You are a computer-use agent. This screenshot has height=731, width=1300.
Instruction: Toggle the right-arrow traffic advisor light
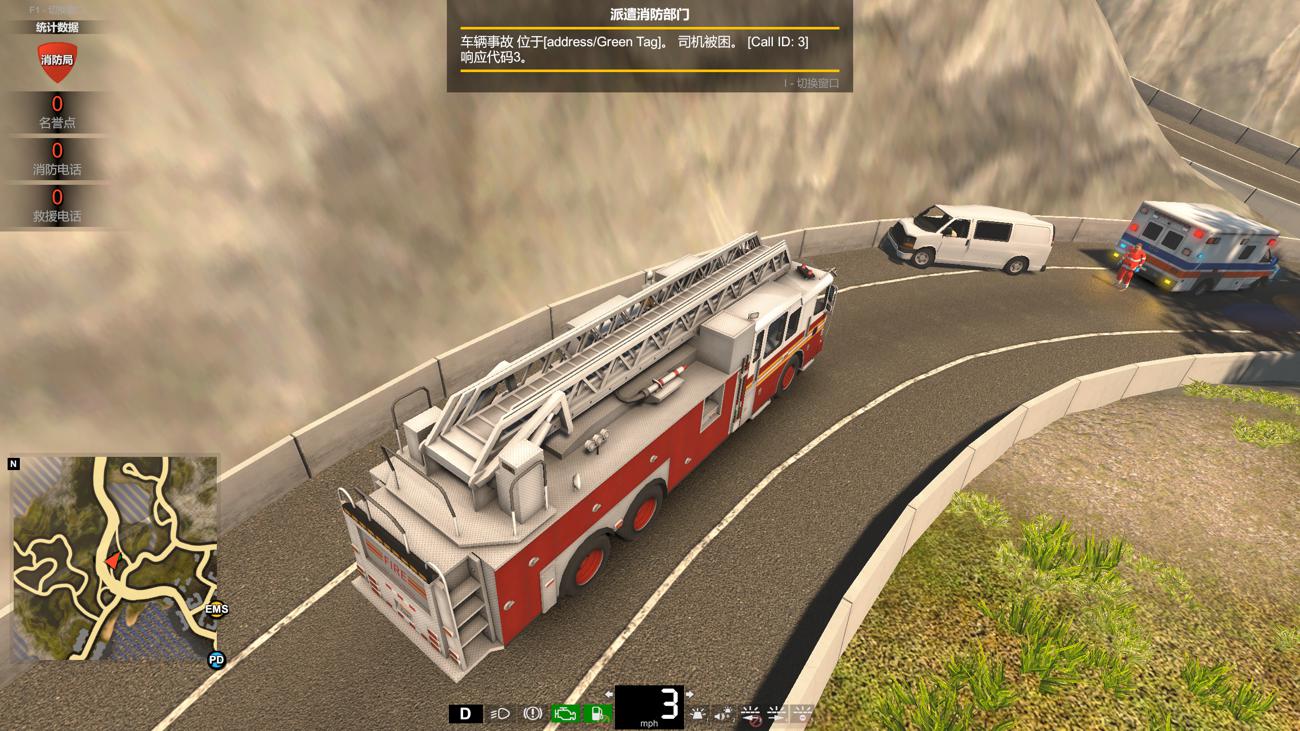pyautogui.click(x=776, y=714)
